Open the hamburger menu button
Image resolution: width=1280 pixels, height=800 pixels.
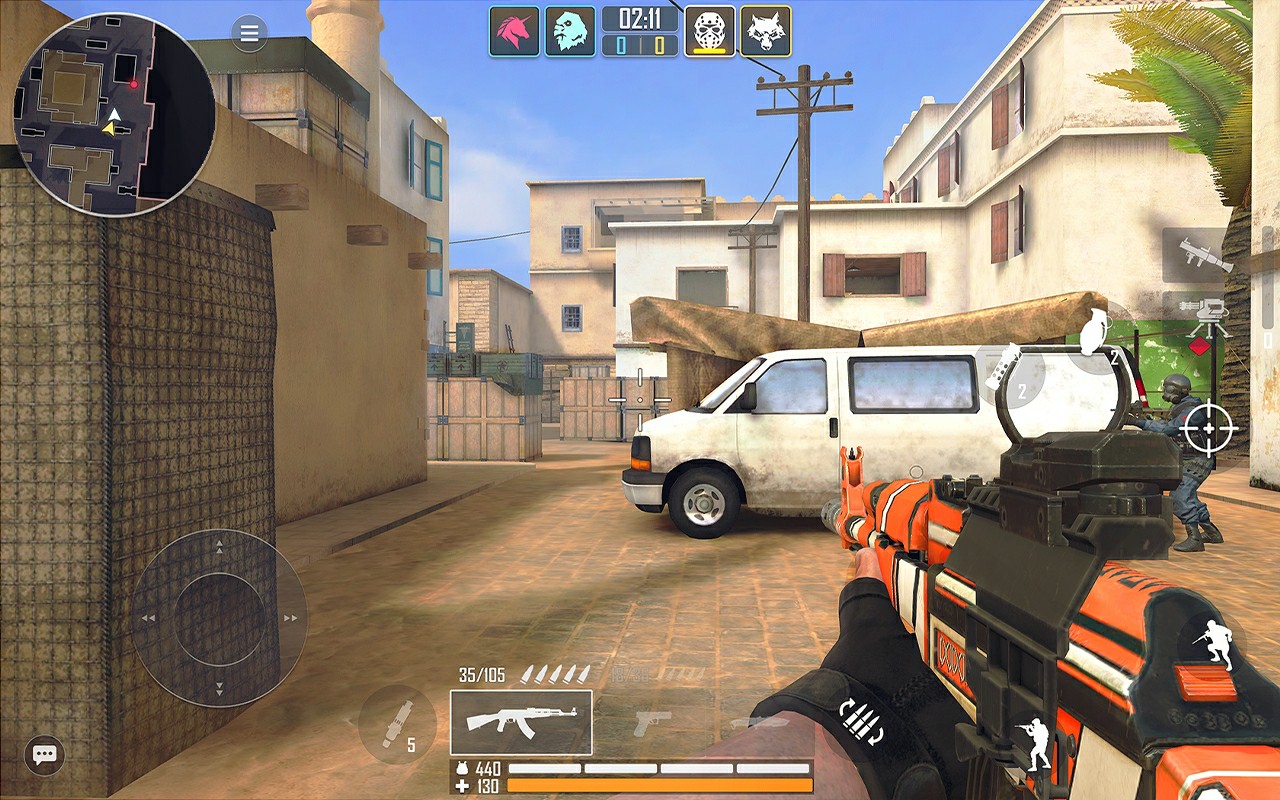point(249,34)
